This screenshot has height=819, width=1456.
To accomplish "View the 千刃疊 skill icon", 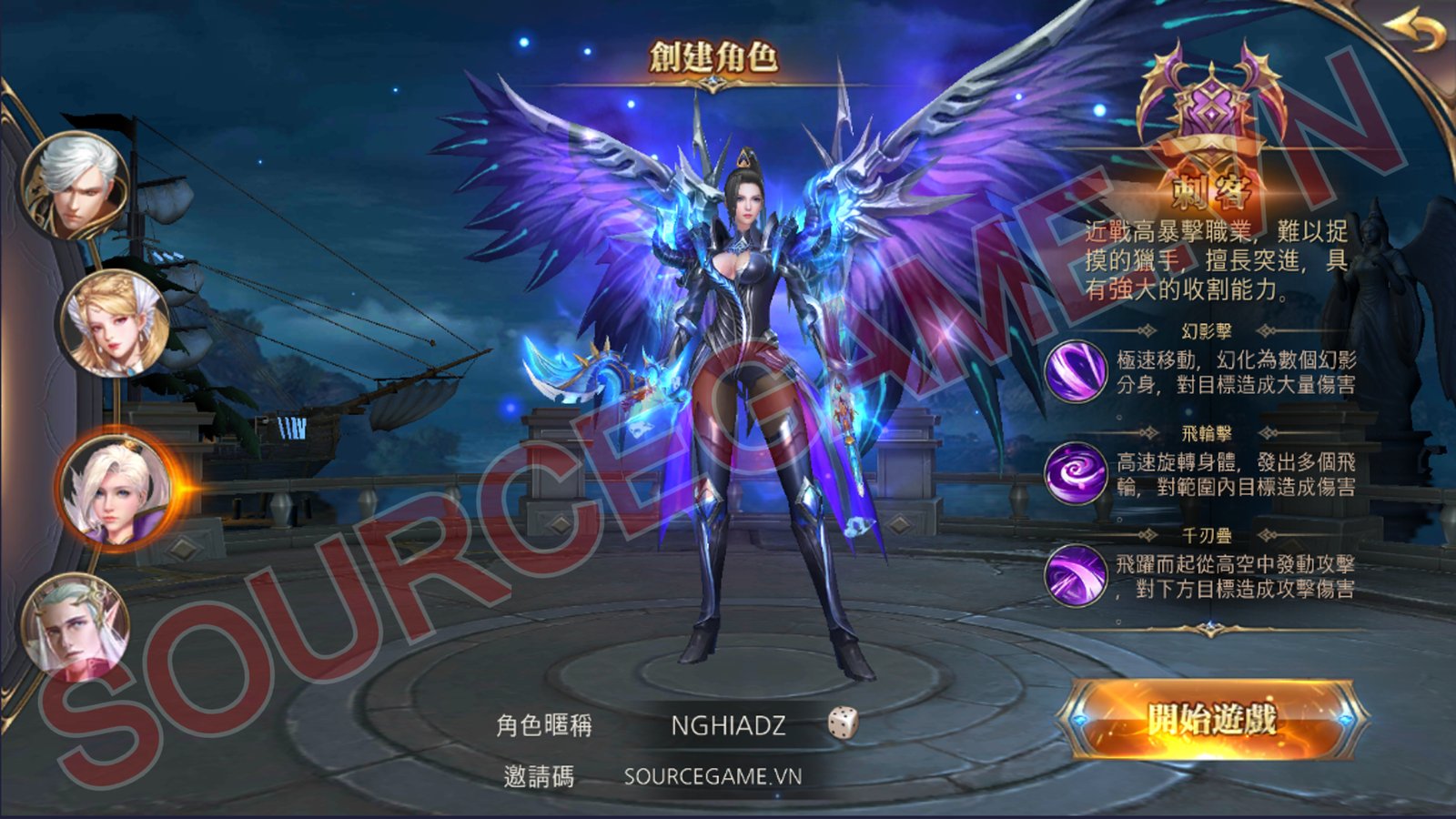I will pos(1075,575).
